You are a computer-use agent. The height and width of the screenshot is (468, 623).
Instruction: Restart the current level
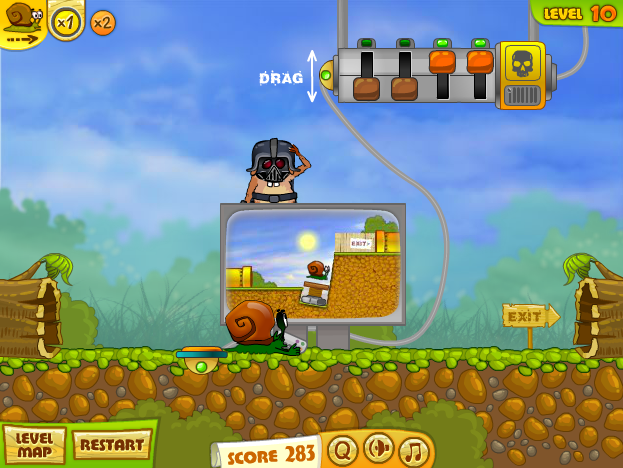click(x=112, y=443)
